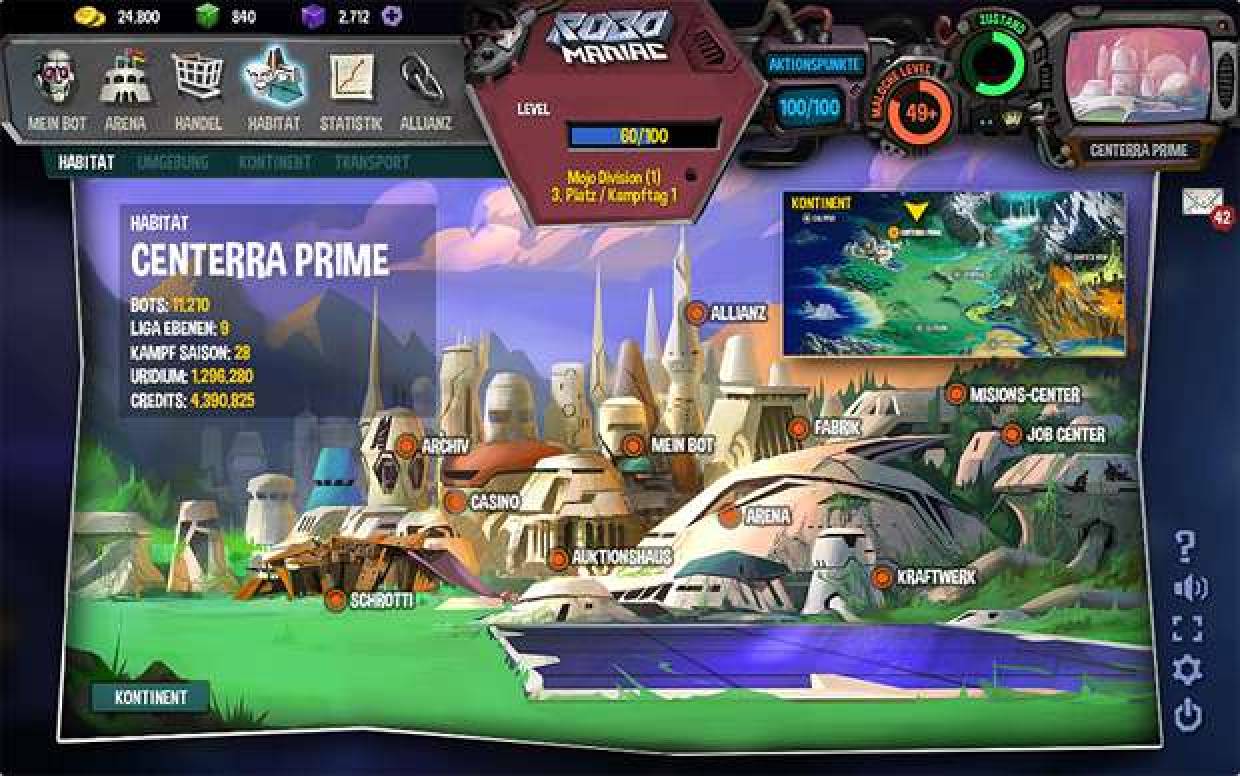Go to the Arena menu
1240x776 pixels.
(125, 88)
